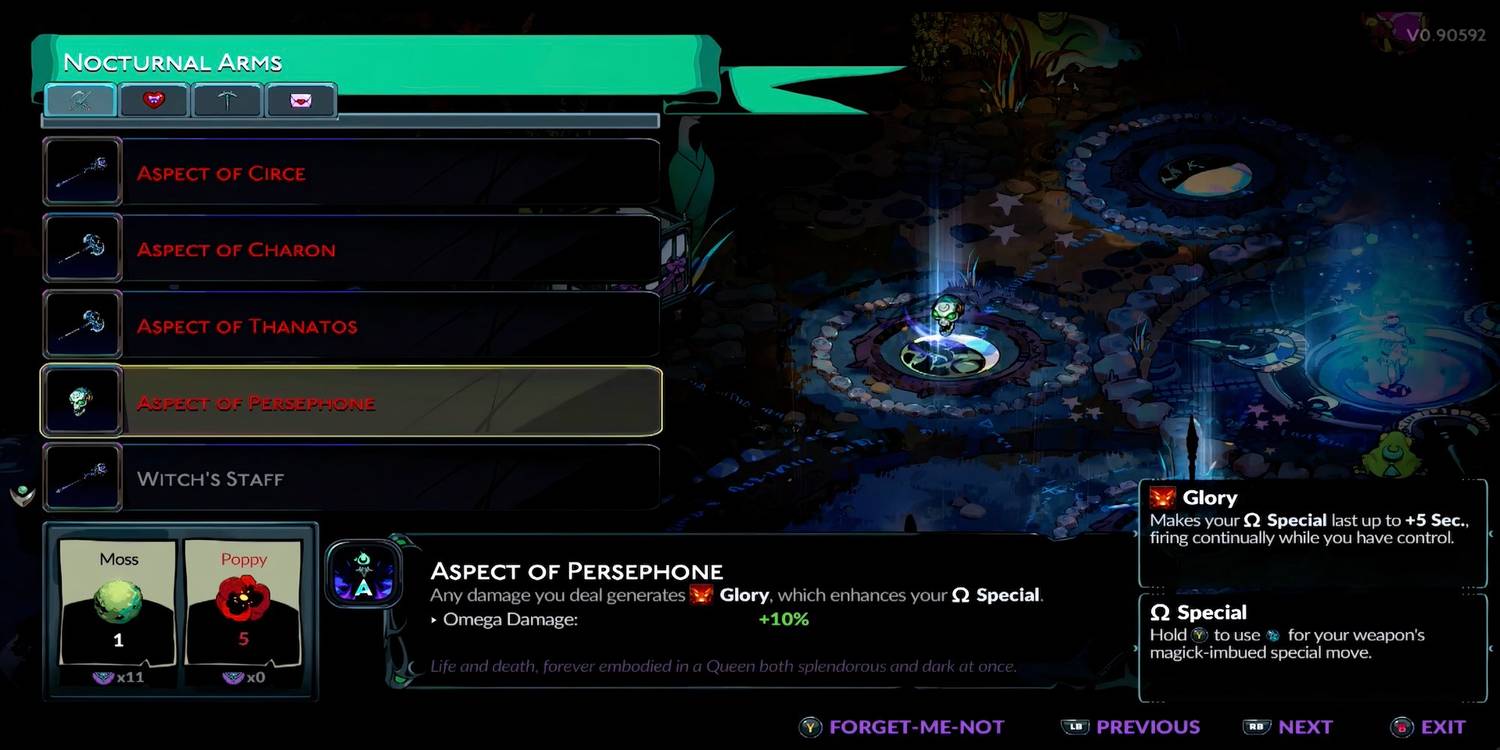Open the weapons tab with the crossed-arms icon
1500x750 pixels.
pos(79,99)
